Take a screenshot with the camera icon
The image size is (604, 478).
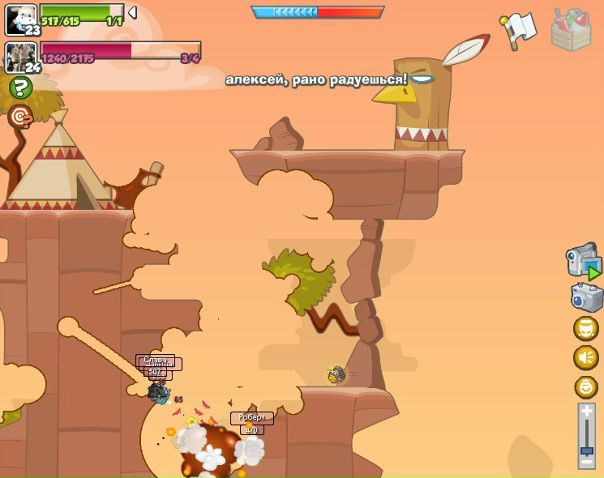tap(586, 297)
